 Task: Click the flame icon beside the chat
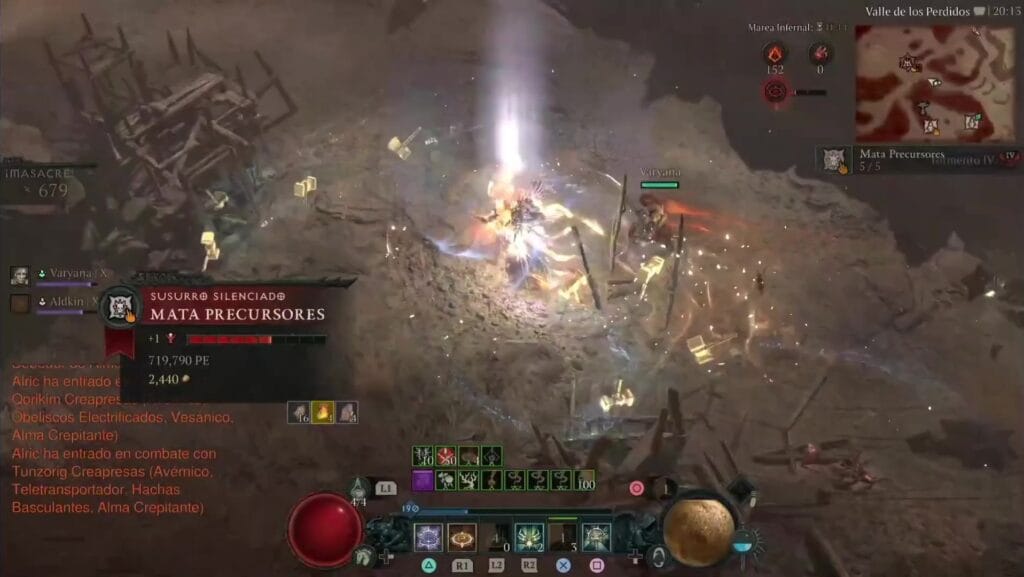click(x=322, y=411)
